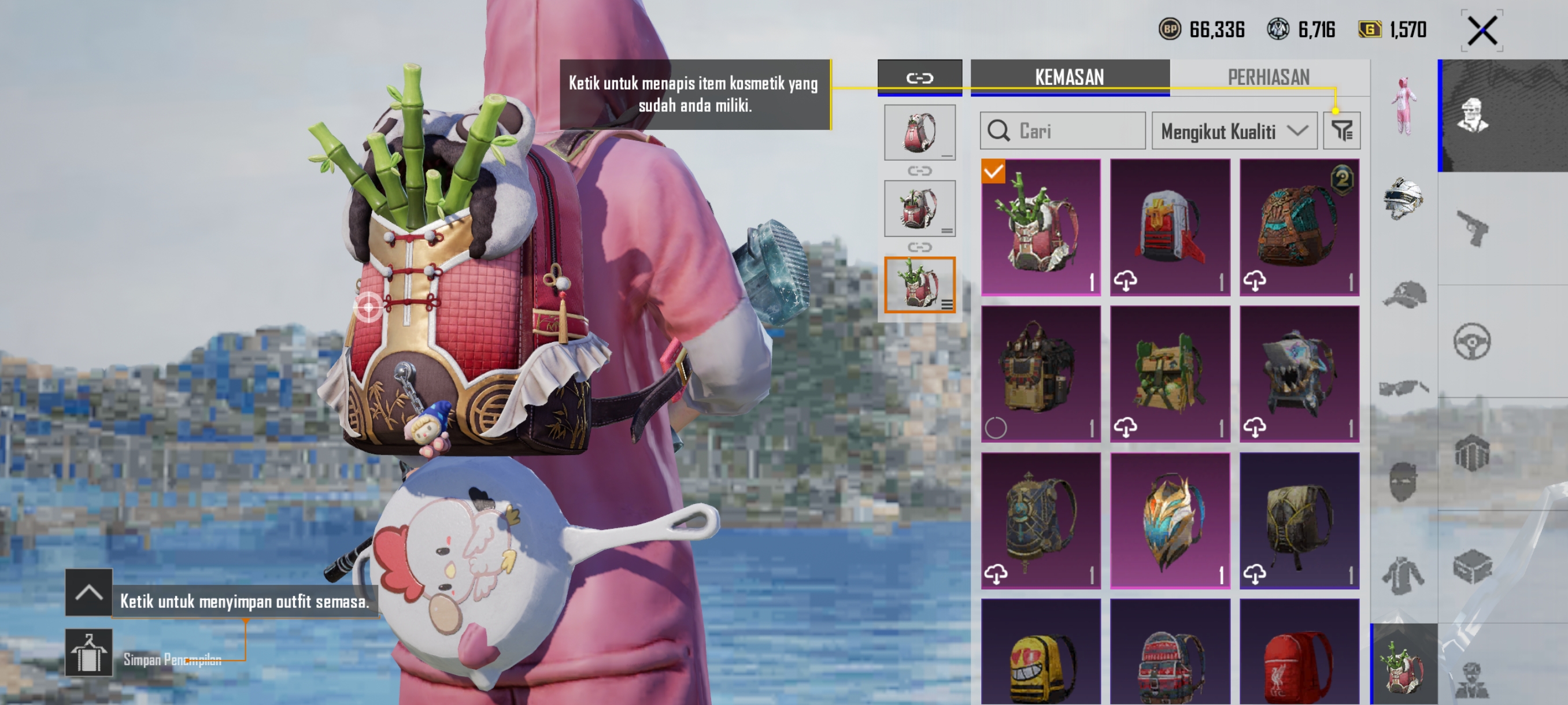Pick the teal tribal backpack tile
This screenshot has height=705, width=1568.
(x=1299, y=228)
